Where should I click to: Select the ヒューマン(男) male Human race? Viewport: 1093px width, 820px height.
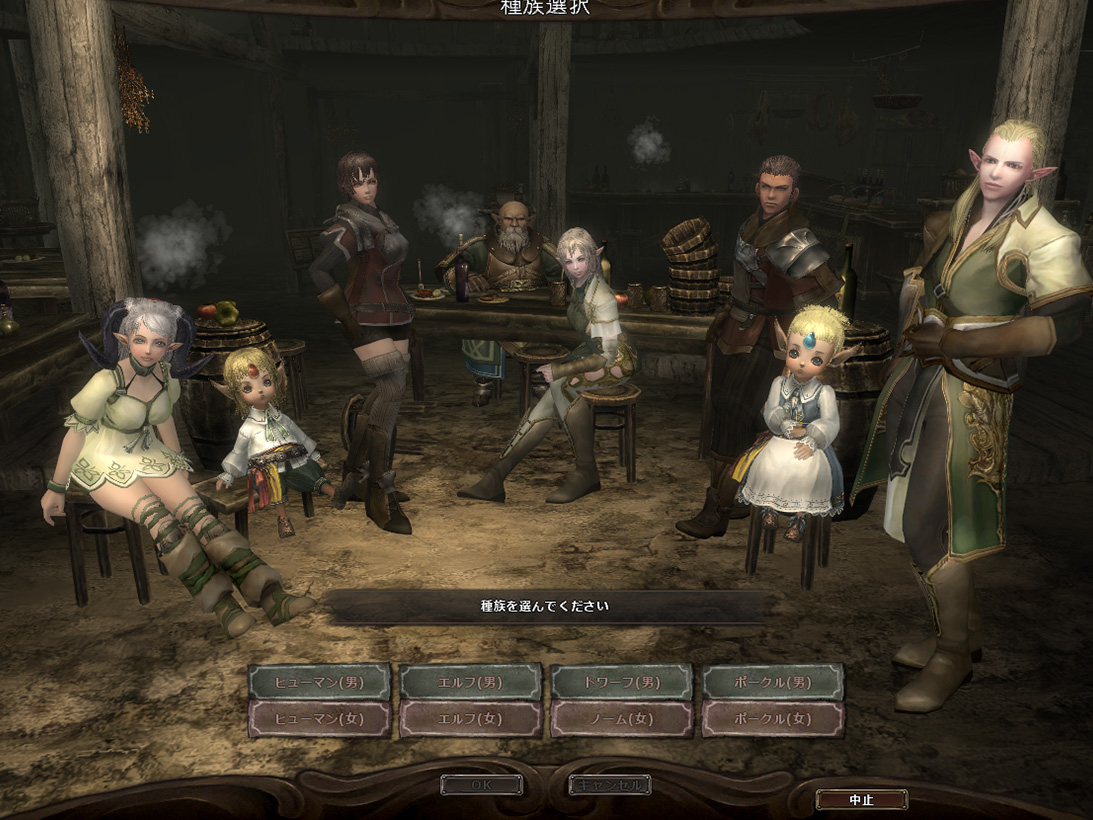[319, 682]
